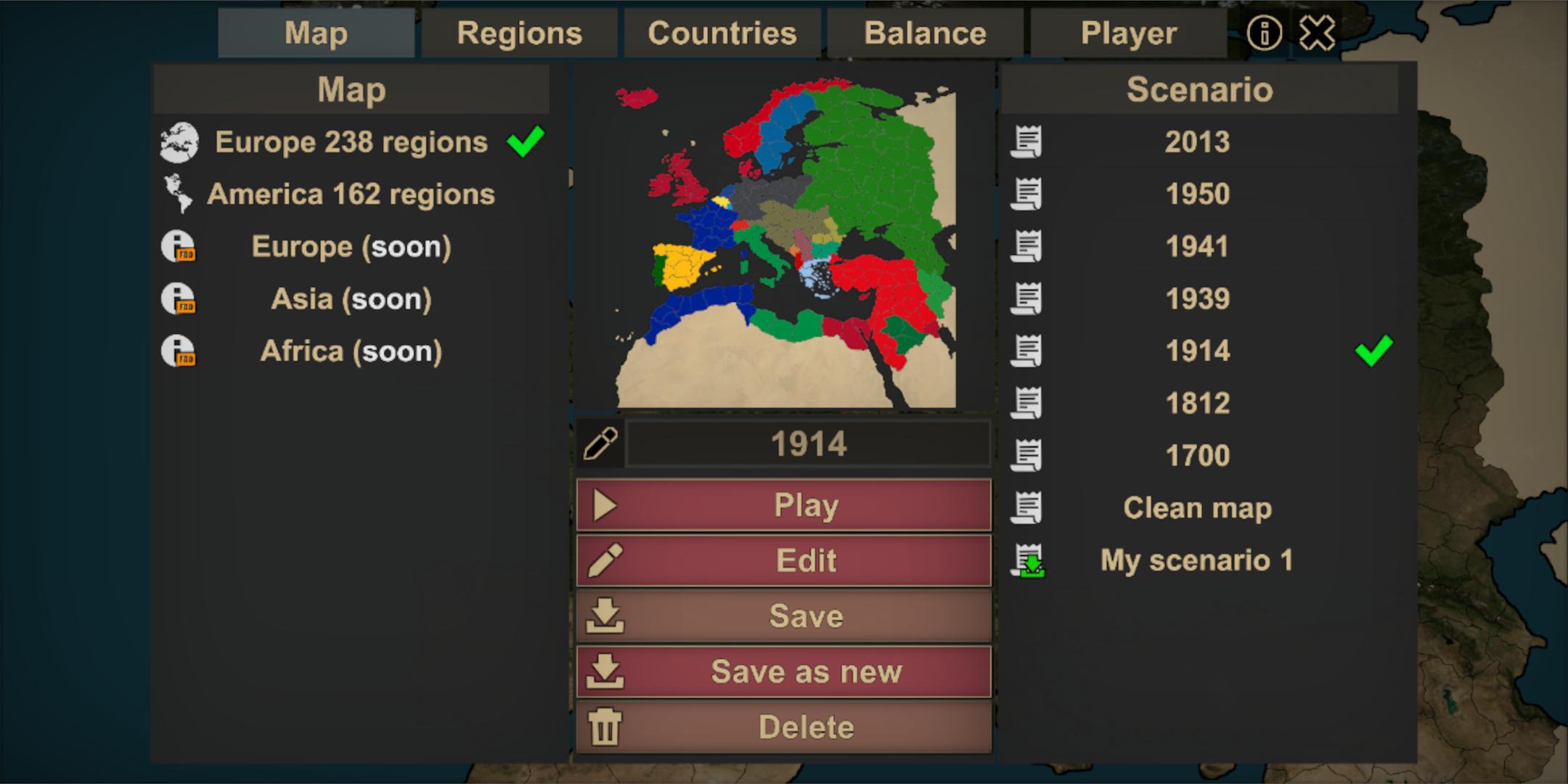Image resolution: width=1568 pixels, height=784 pixels.
Task: Toggle the checkmark next to Europe 238 regions
Action: click(526, 141)
